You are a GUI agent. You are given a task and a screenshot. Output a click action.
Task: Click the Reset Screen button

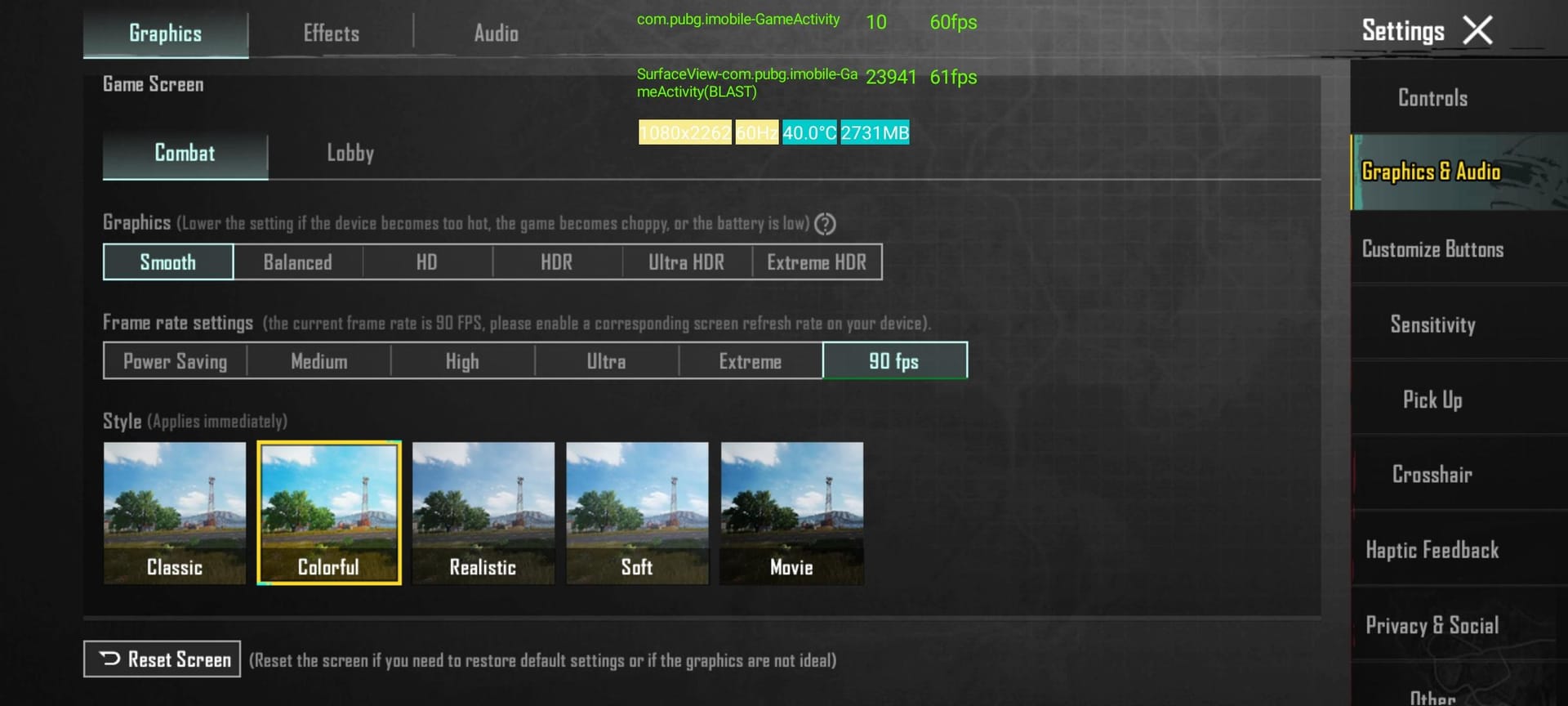point(162,659)
